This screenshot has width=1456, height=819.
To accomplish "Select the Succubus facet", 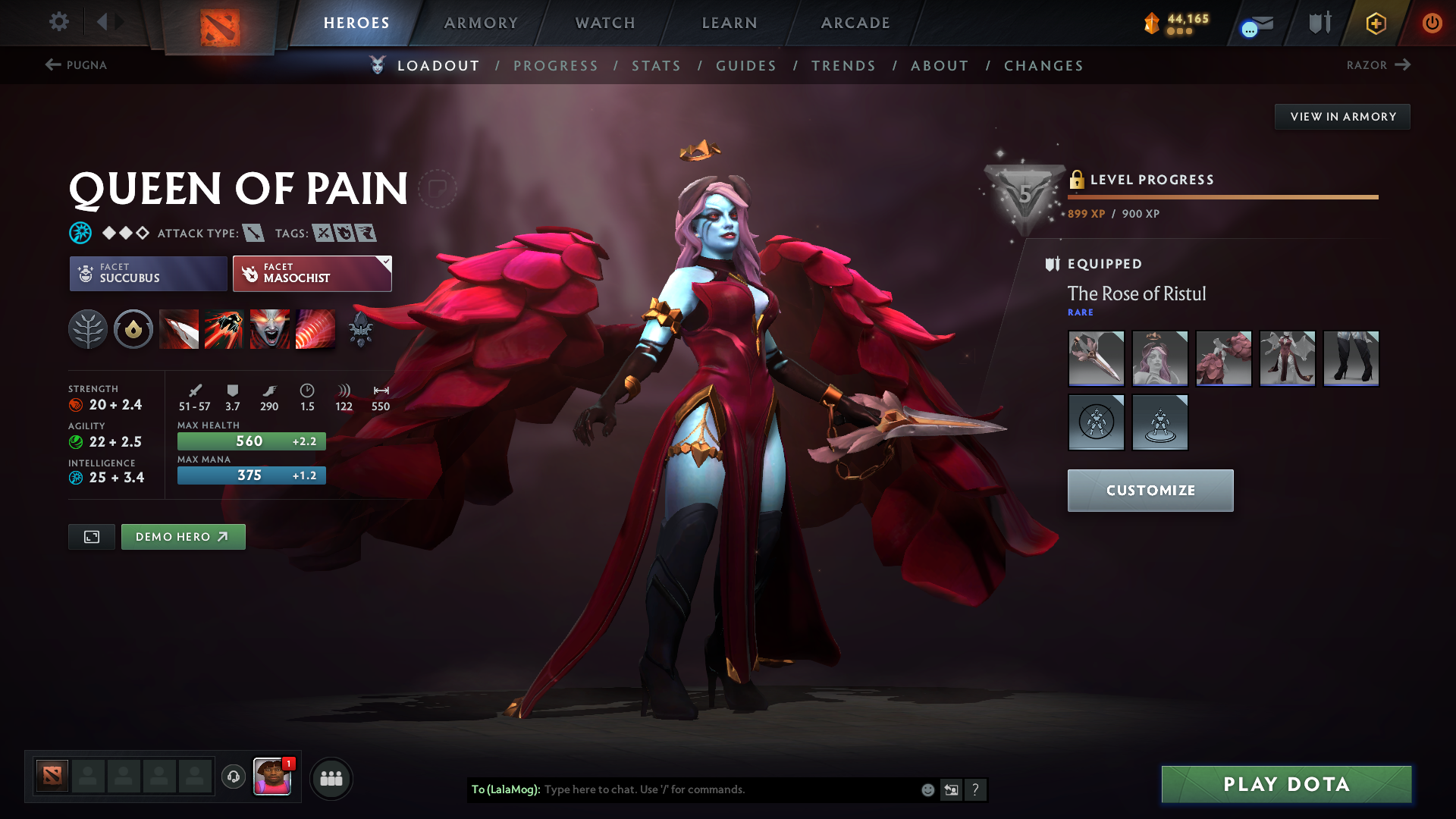I will pyautogui.click(x=147, y=273).
